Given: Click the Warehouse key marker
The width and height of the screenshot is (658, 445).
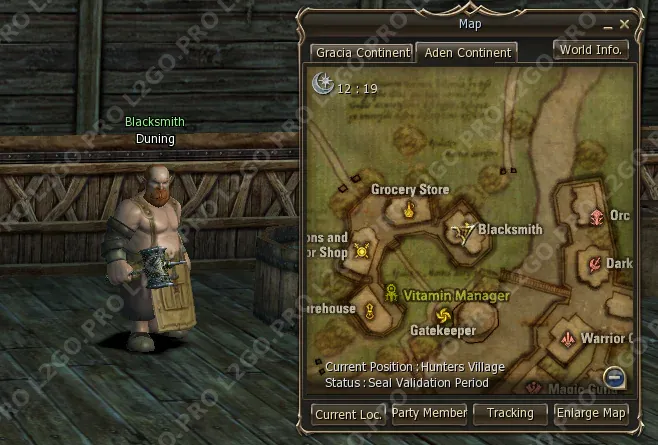Looking at the screenshot, I should pos(369,311).
